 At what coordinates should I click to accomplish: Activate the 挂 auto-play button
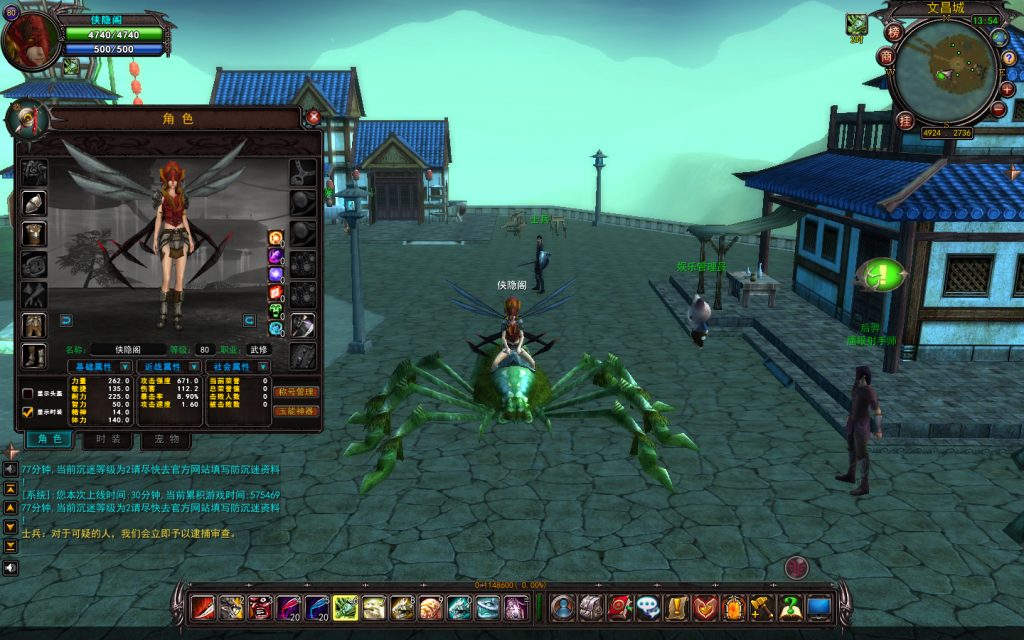tap(905, 121)
